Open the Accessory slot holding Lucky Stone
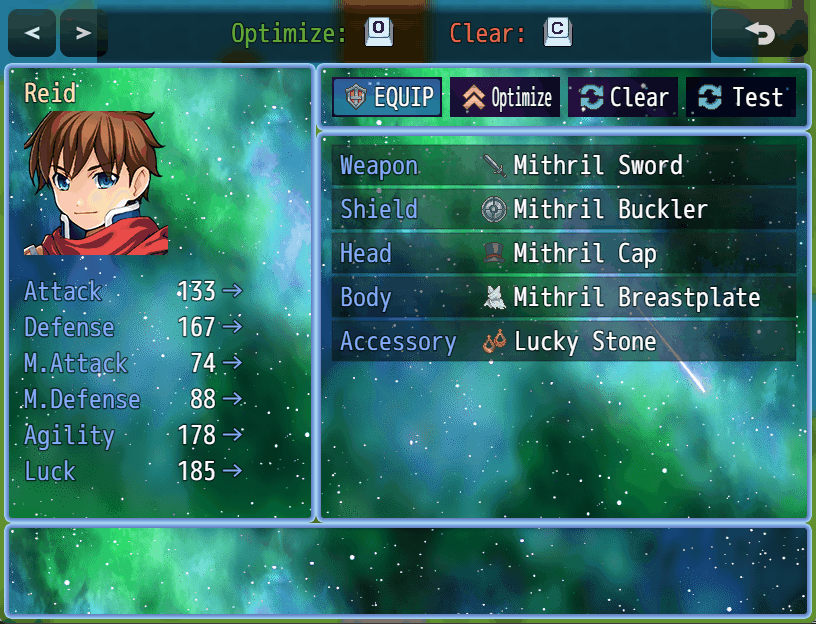 pyautogui.click(x=564, y=342)
